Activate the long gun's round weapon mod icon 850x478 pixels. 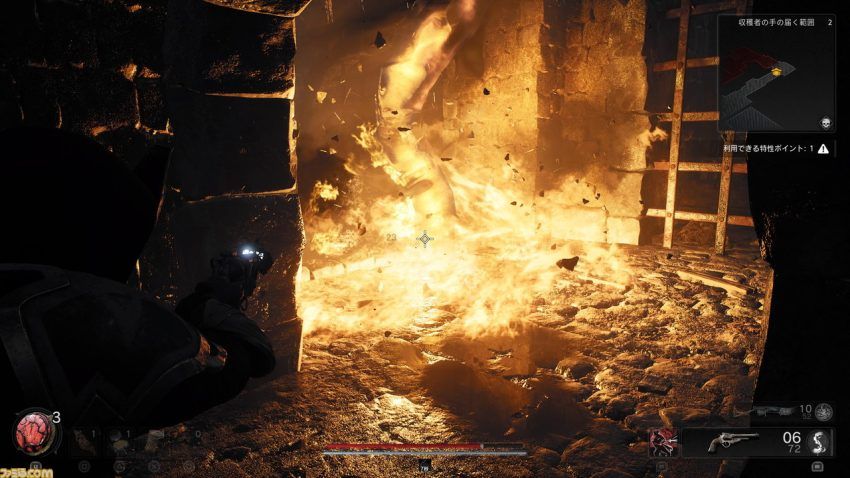(823, 411)
